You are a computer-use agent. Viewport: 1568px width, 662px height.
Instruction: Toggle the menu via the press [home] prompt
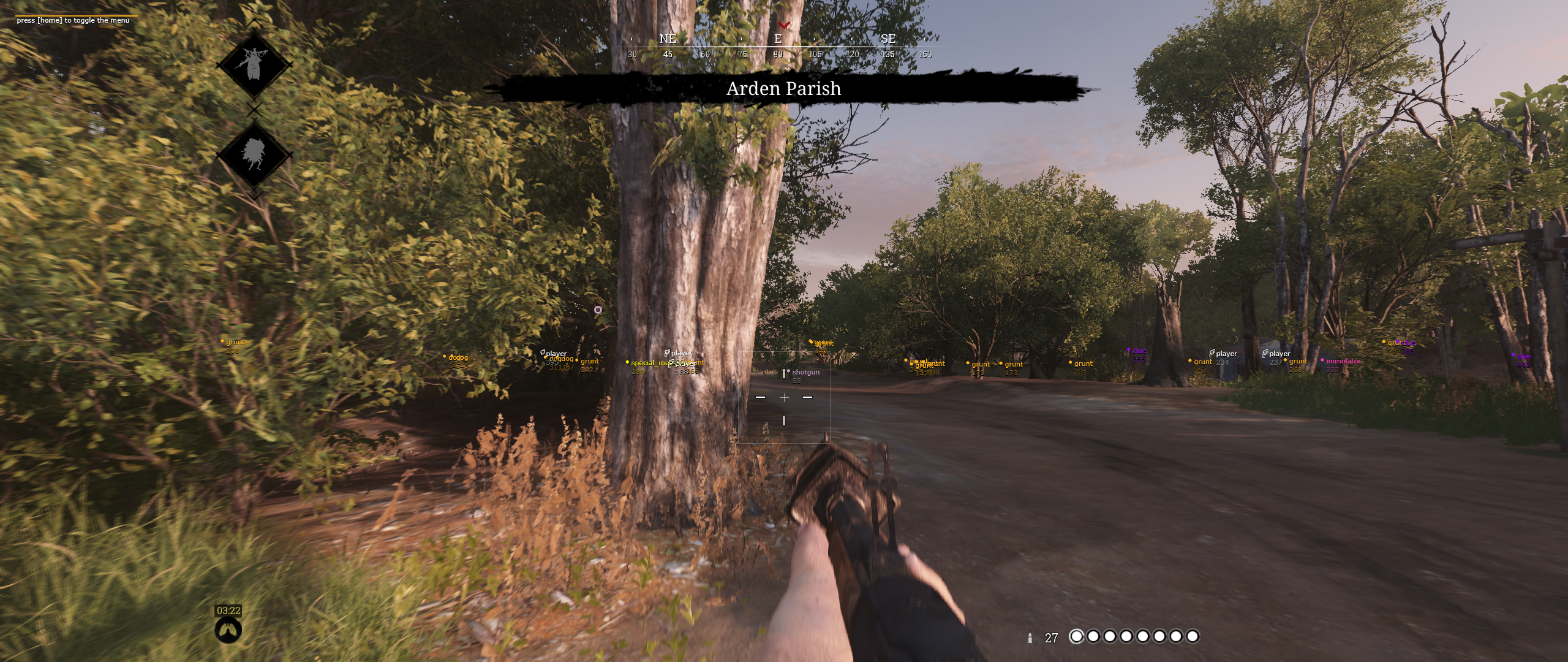(73, 20)
